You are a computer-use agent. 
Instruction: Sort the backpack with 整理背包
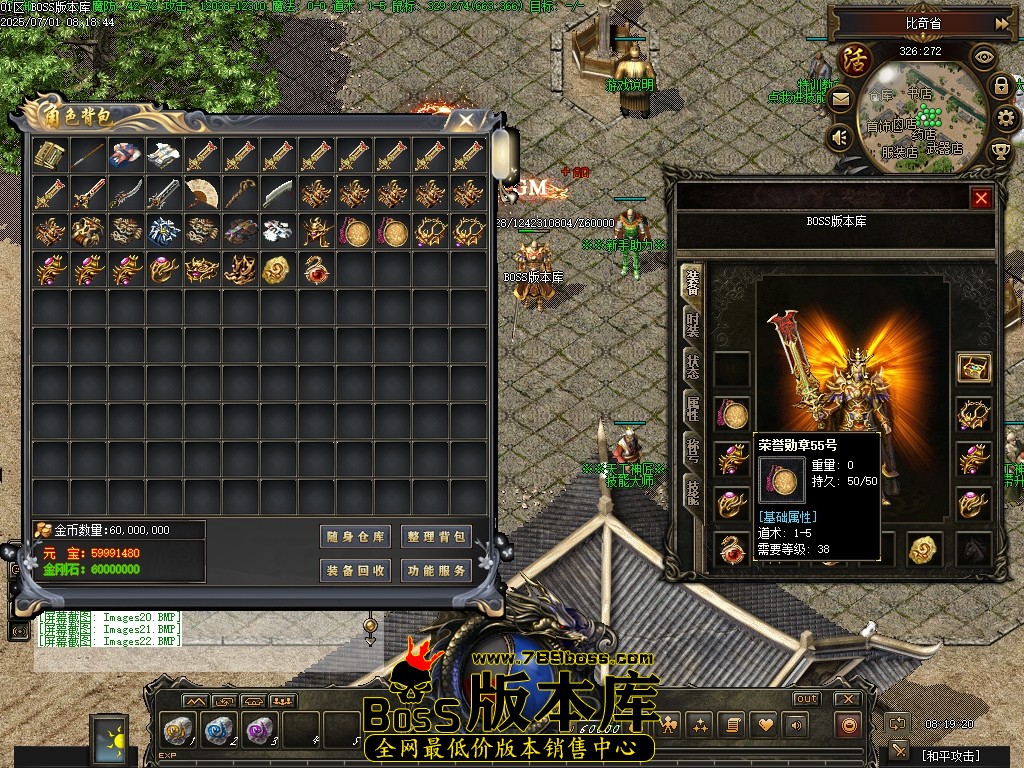[x=436, y=537]
